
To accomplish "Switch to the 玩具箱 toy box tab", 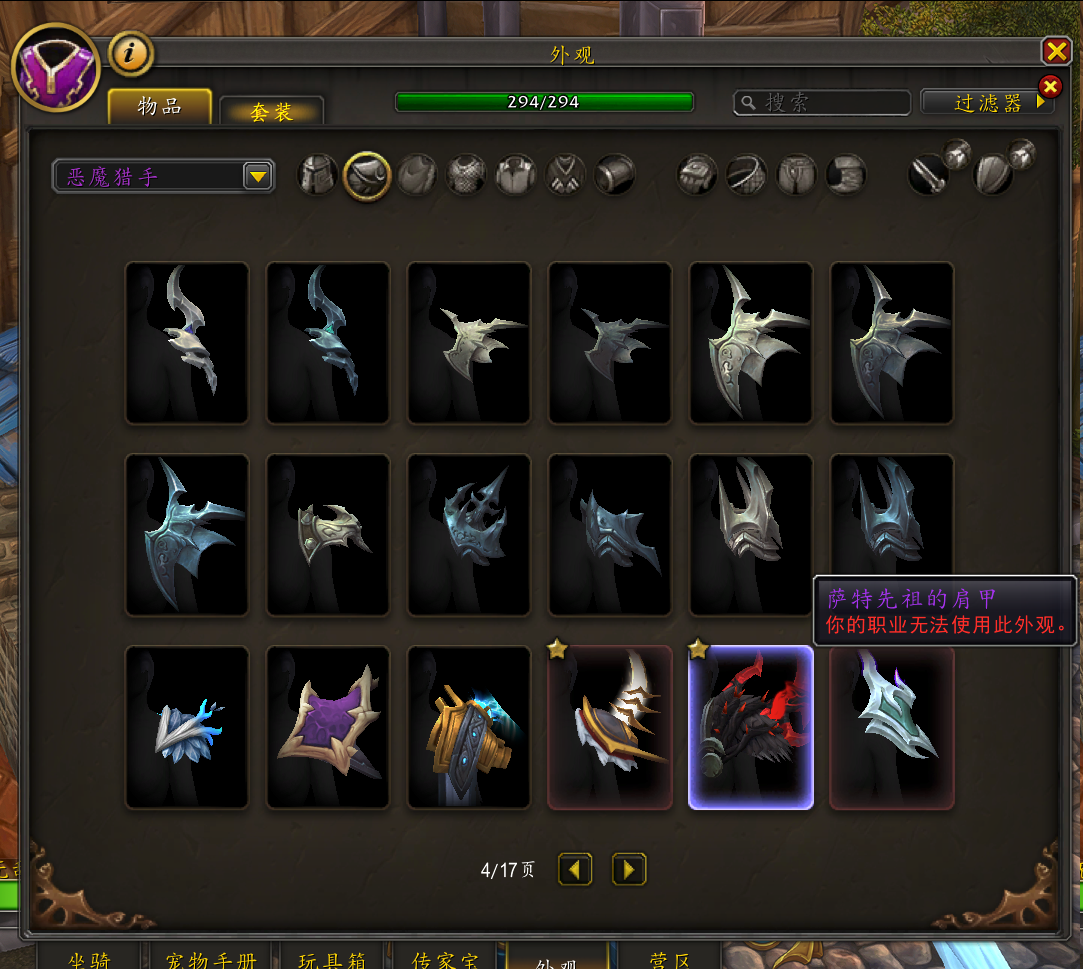I will [x=332, y=960].
